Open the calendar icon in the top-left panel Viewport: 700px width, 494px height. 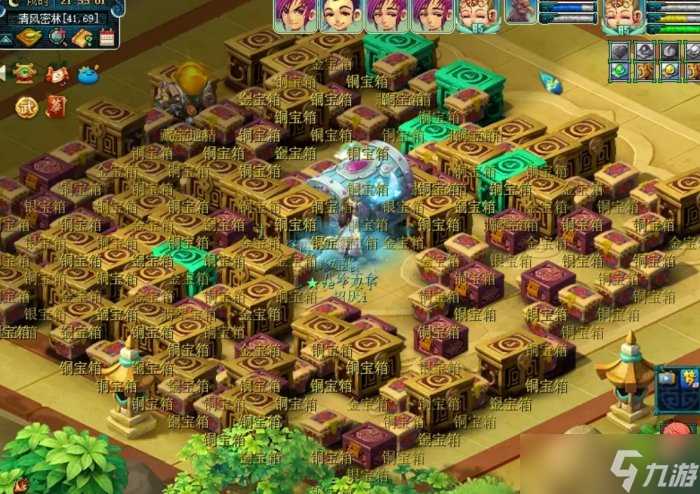[107, 38]
